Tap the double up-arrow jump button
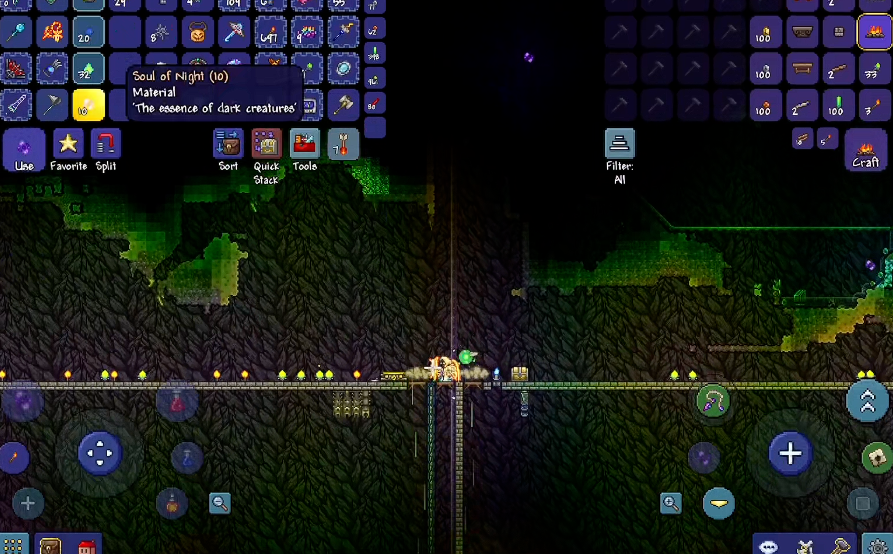The width and height of the screenshot is (893, 554). pos(866,401)
